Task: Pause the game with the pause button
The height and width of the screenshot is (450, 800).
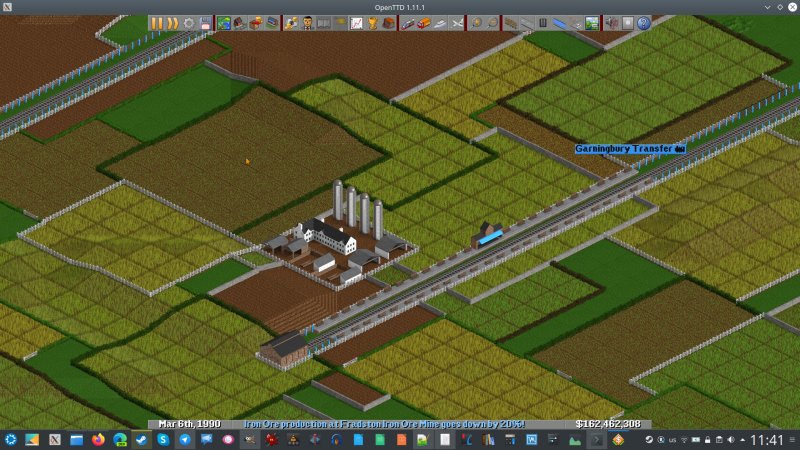Action: coord(156,22)
